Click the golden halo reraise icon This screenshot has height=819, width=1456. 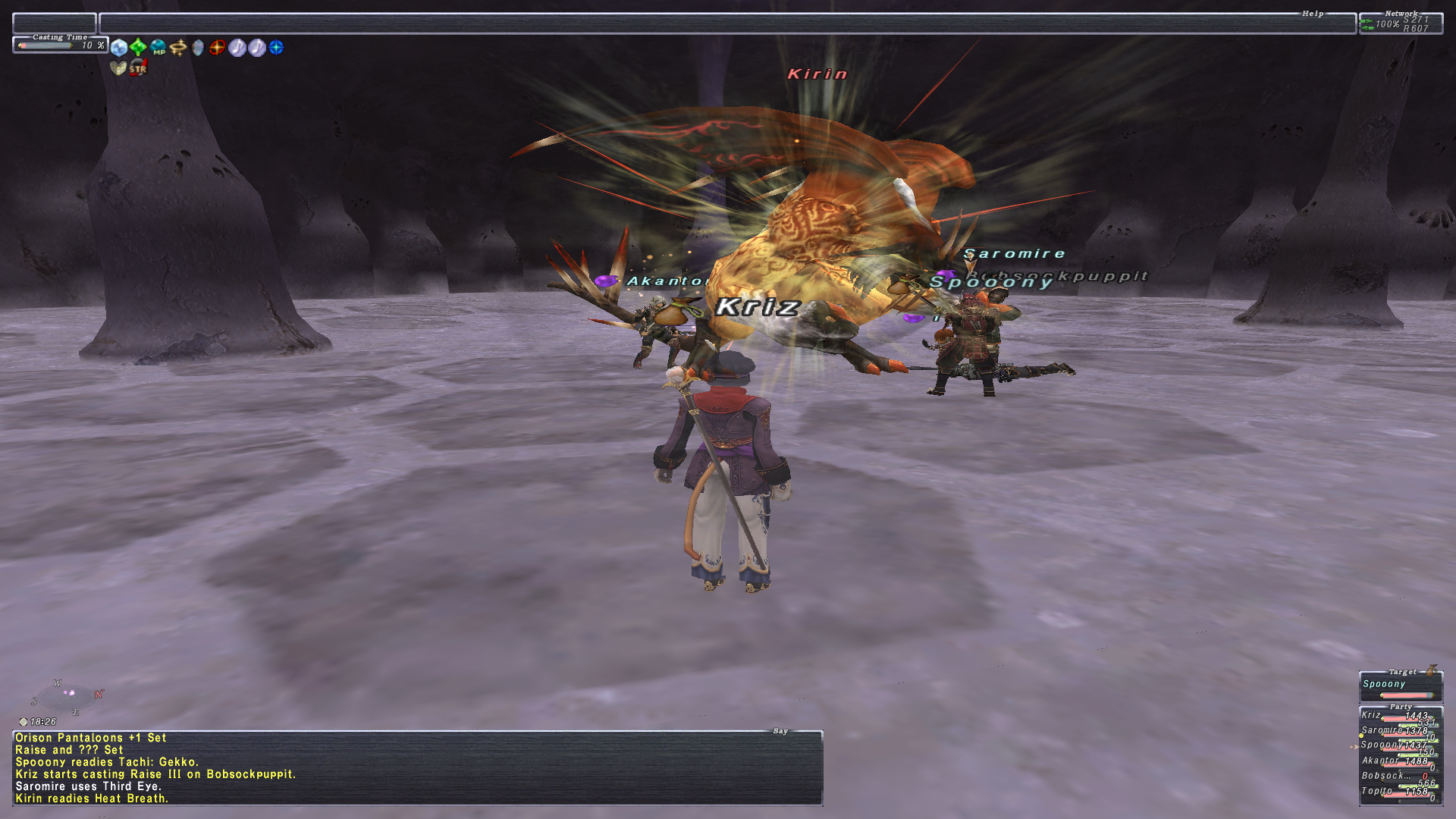point(178,48)
